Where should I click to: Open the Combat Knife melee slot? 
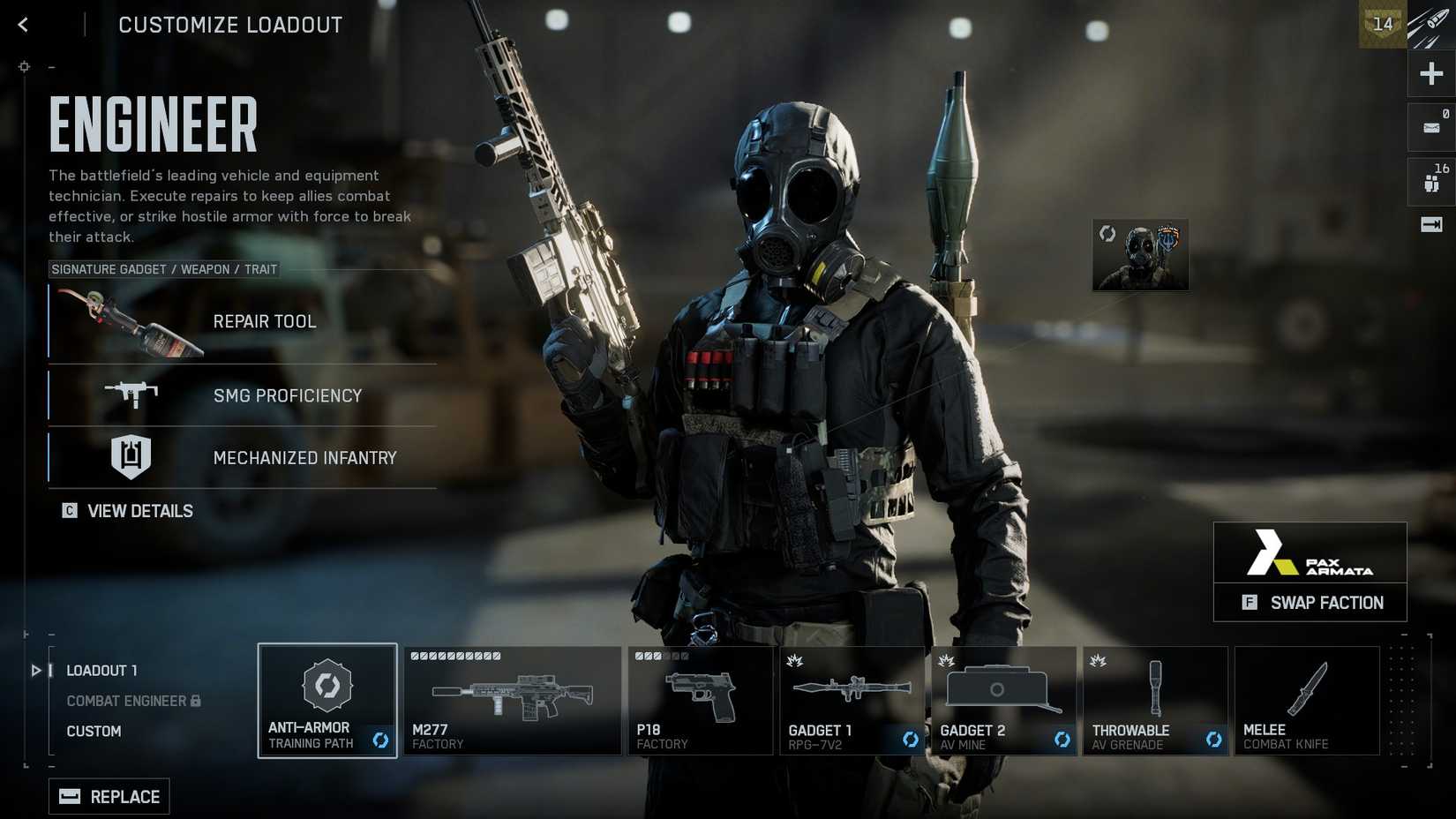click(1307, 700)
